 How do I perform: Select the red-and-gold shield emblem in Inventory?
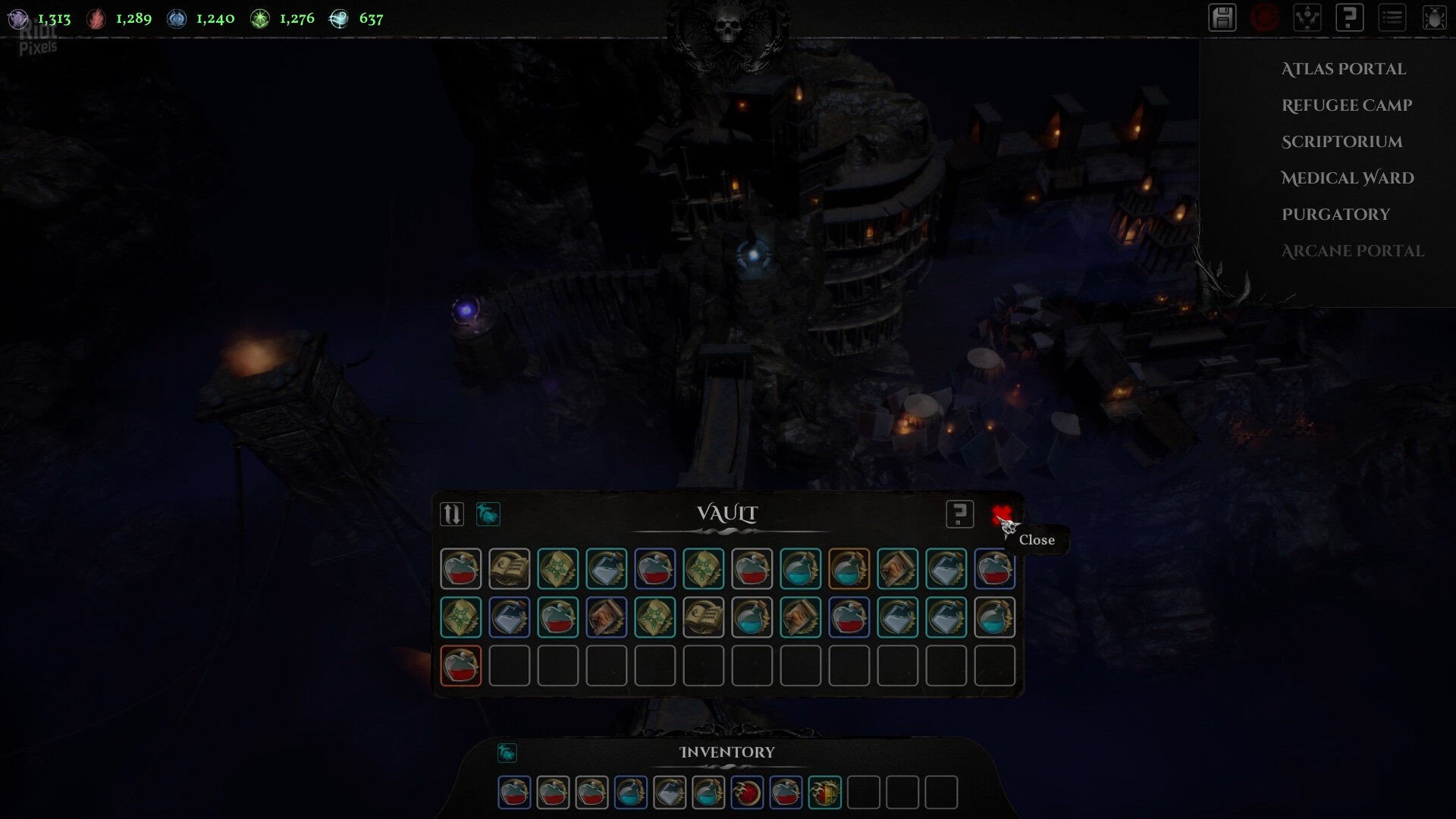pos(824,792)
